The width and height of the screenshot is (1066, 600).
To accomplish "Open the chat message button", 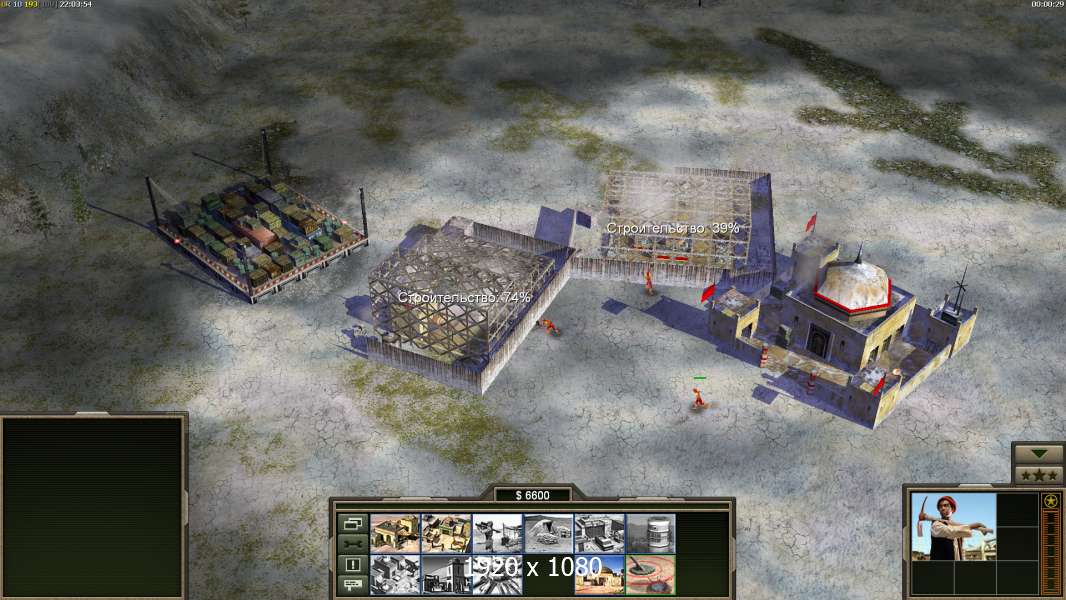I will coord(352,585).
